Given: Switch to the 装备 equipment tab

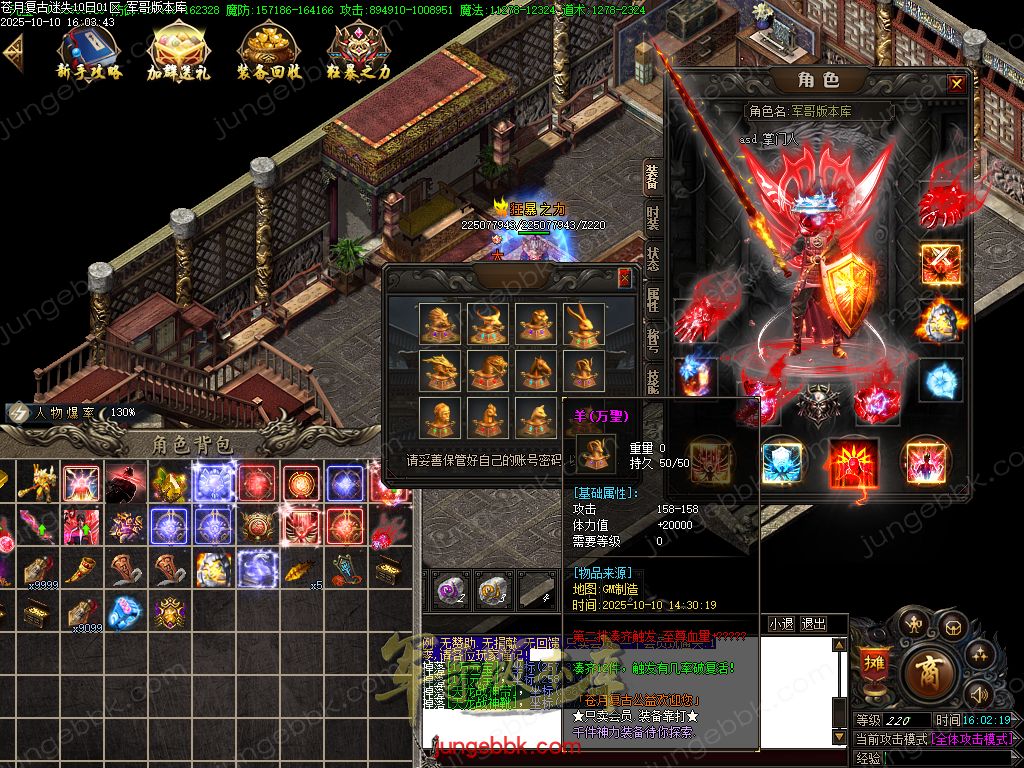Looking at the screenshot, I should pyautogui.click(x=652, y=178).
